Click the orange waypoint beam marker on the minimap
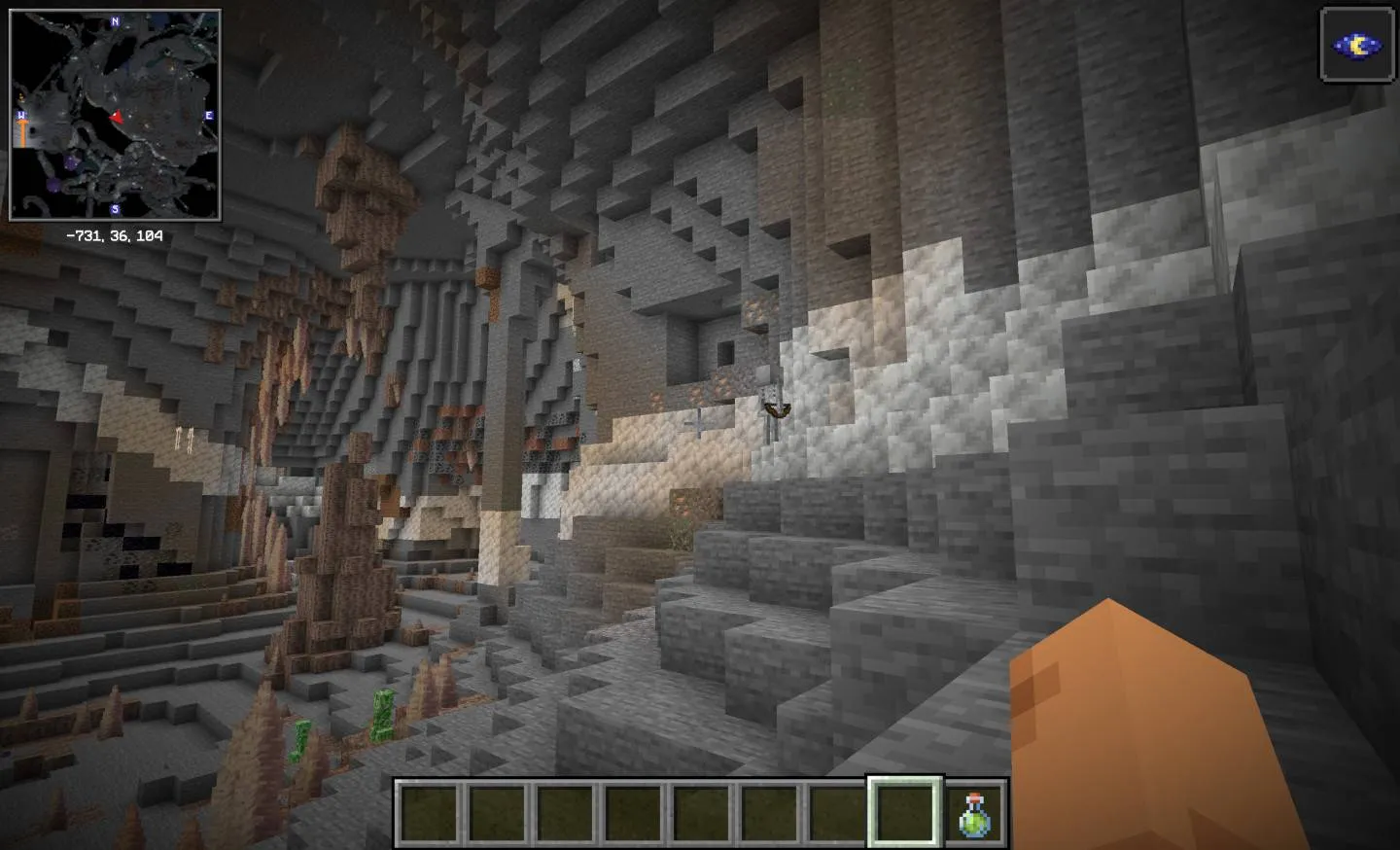Viewport: 1400px width, 850px height. pos(23,130)
